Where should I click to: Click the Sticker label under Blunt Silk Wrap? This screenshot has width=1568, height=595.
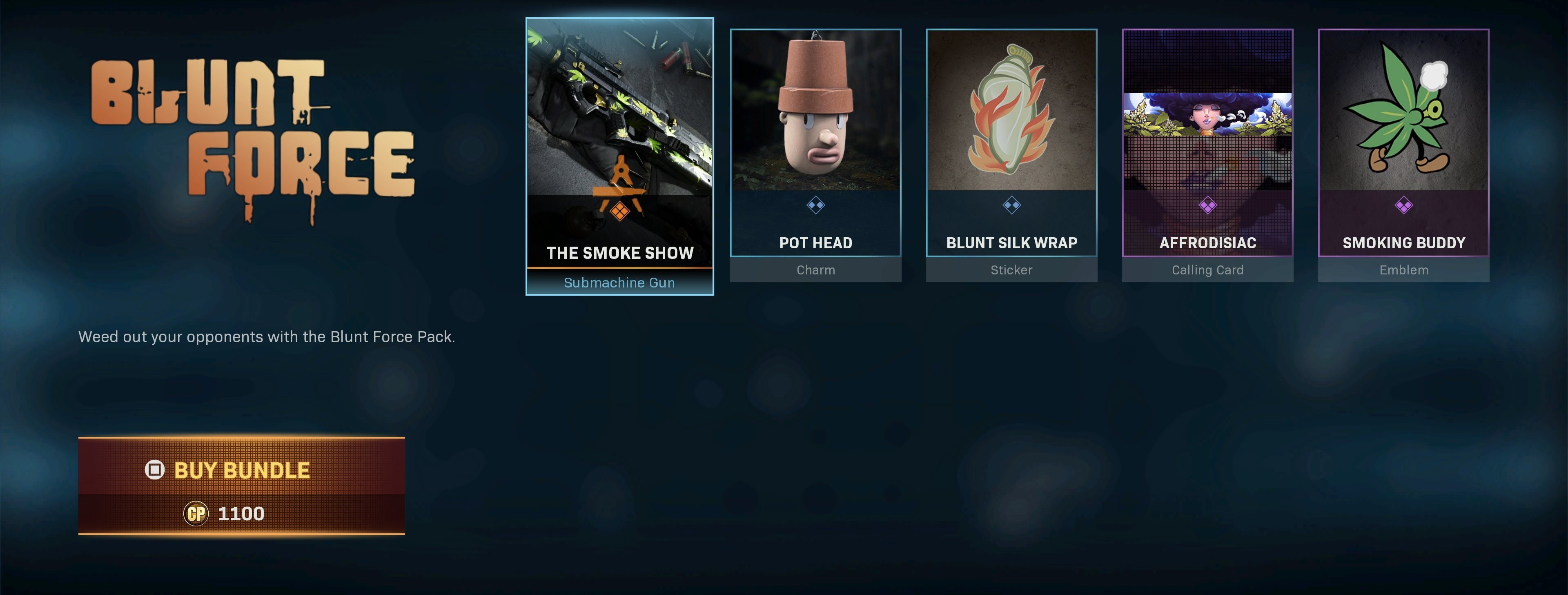[x=1012, y=270]
